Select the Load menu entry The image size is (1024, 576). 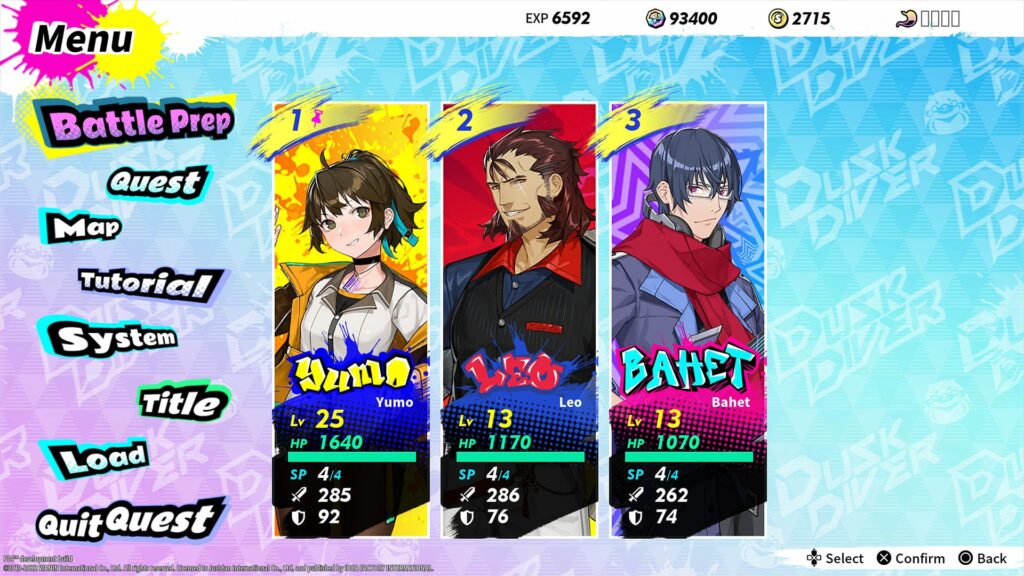[101, 458]
